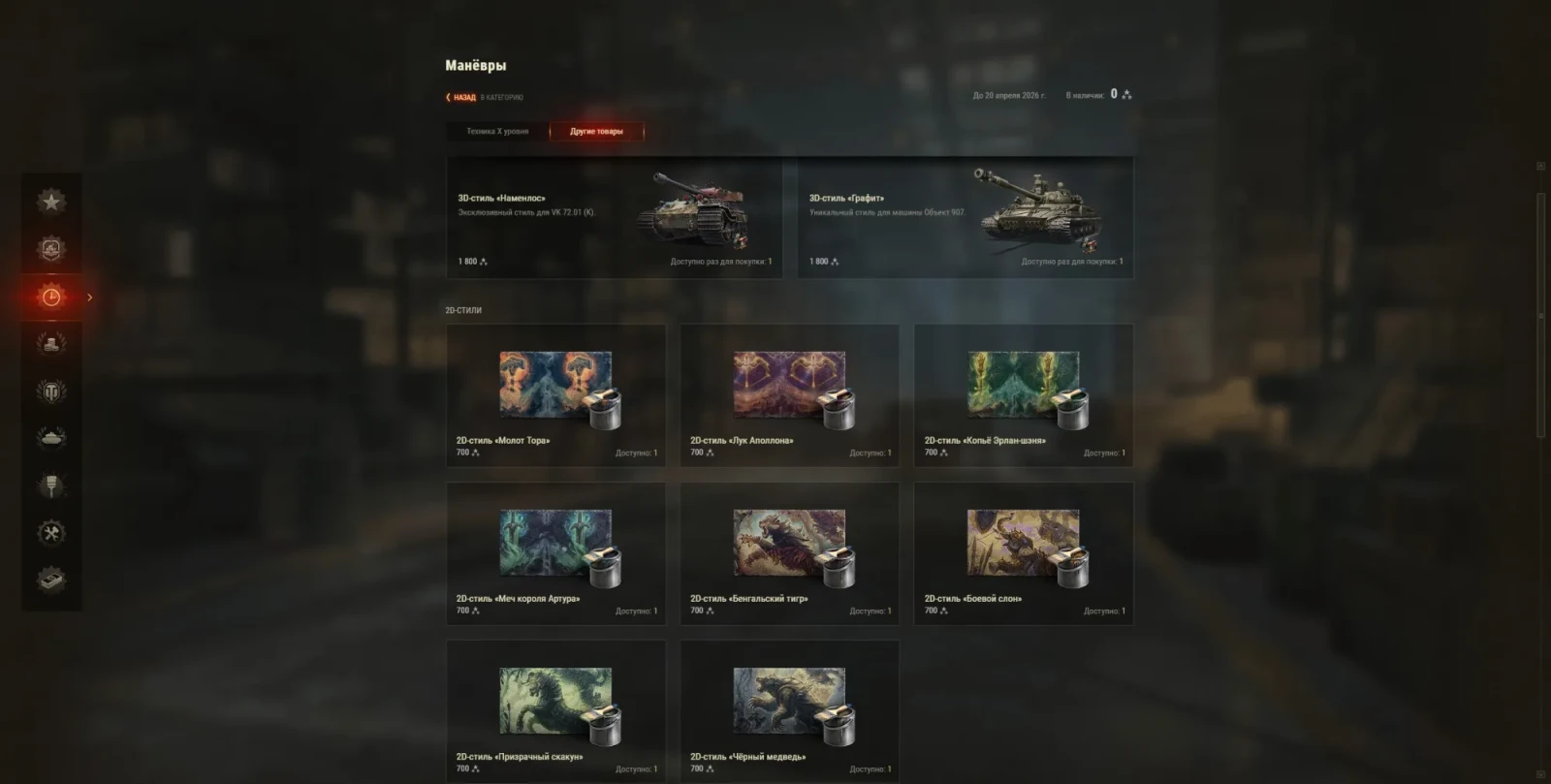Select the «Другие товары» tab
Image resolution: width=1551 pixels, height=784 pixels.
pos(596,132)
